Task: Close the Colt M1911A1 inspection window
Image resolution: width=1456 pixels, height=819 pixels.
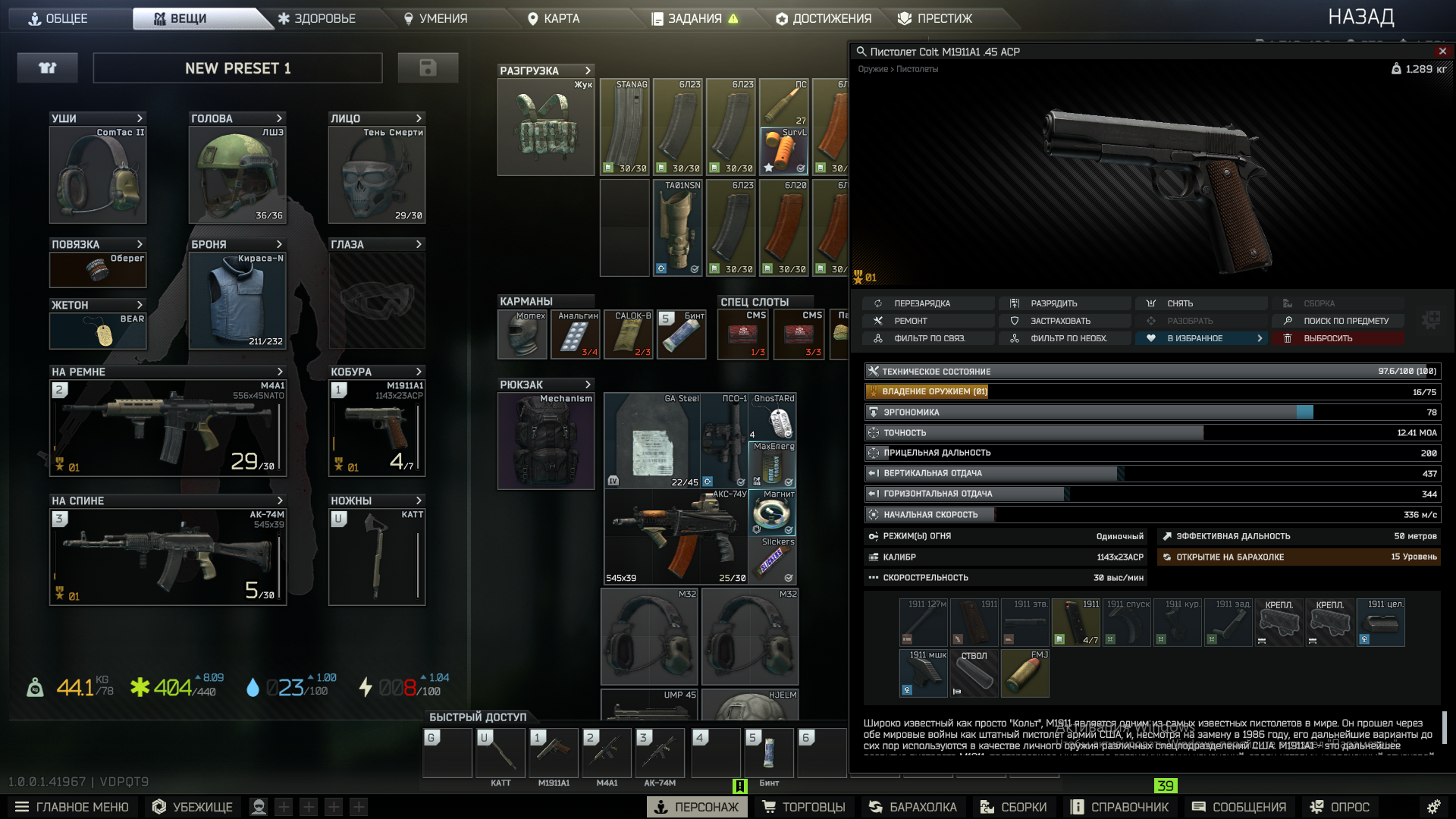Action: coord(1442,51)
